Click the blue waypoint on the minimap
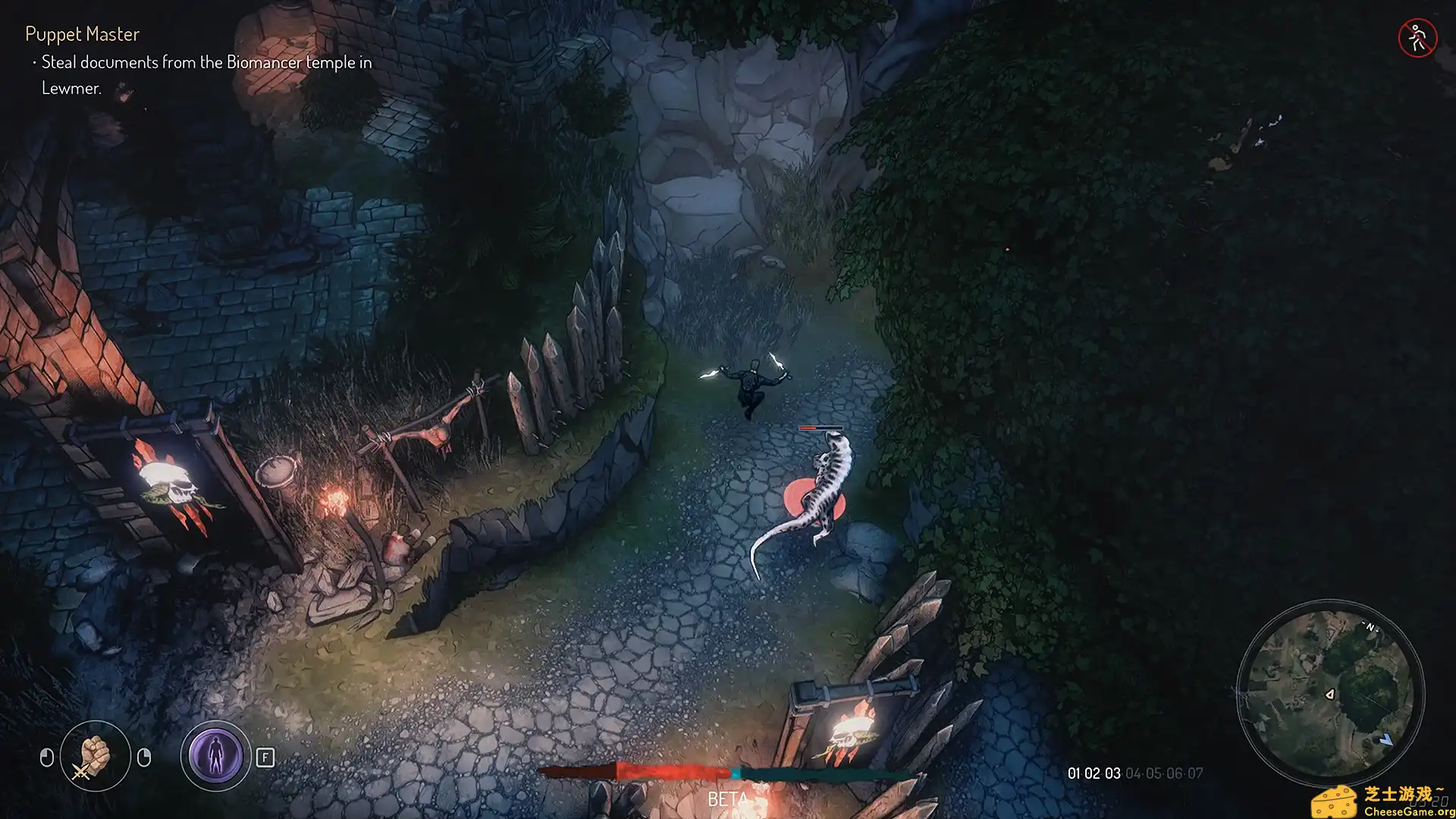The width and height of the screenshot is (1456, 819). coord(1386,740)
